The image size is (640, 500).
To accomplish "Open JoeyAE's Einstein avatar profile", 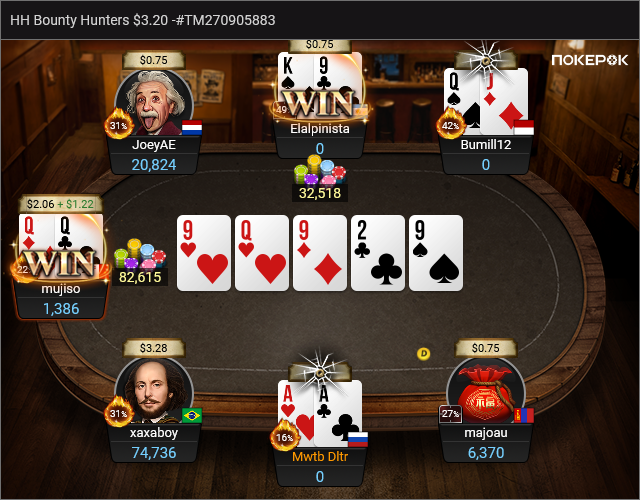I will tap(154, 103).
